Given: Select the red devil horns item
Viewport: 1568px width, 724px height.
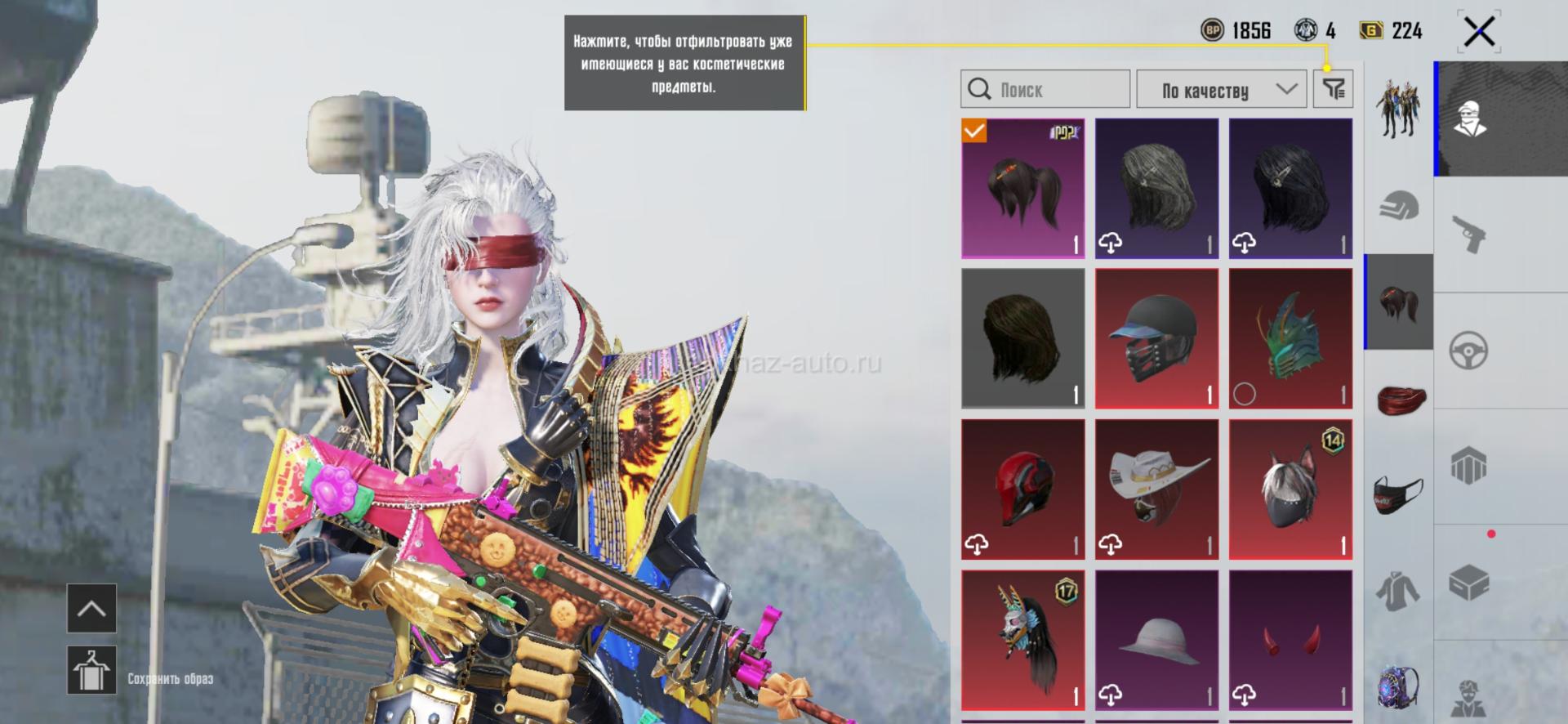Looking at the screenshot, I should point(1290,640).
